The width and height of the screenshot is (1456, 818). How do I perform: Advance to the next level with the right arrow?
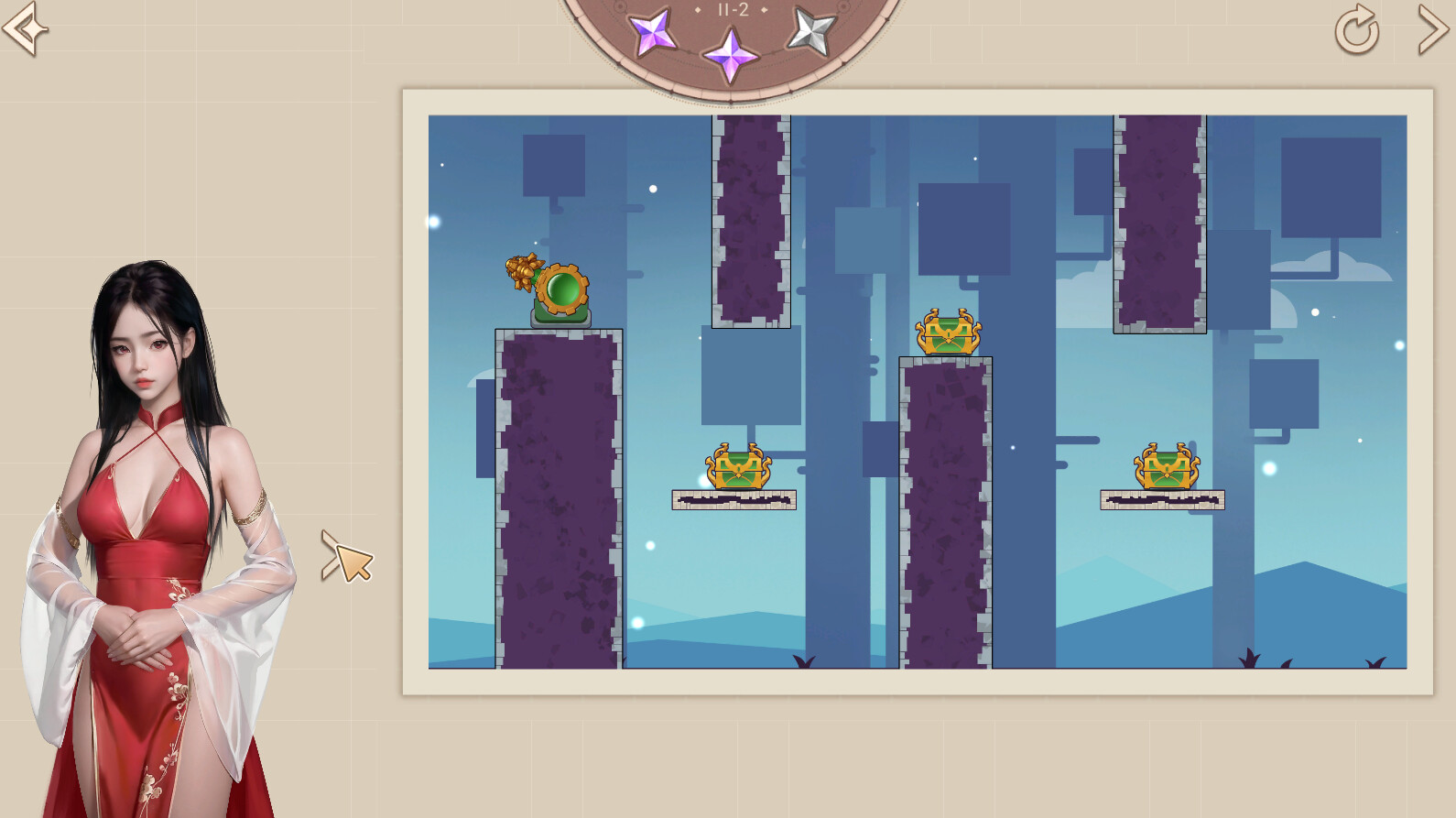tap(1432, 30)
